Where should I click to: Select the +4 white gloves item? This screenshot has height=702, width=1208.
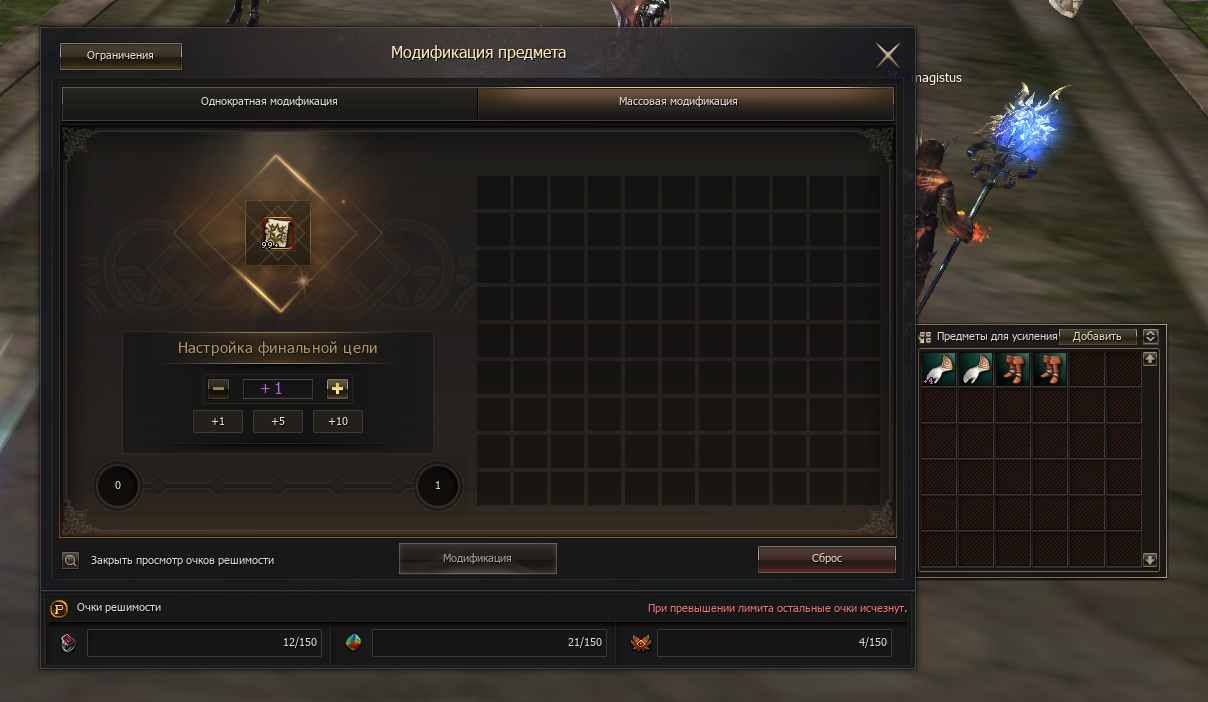click(939, 369)
